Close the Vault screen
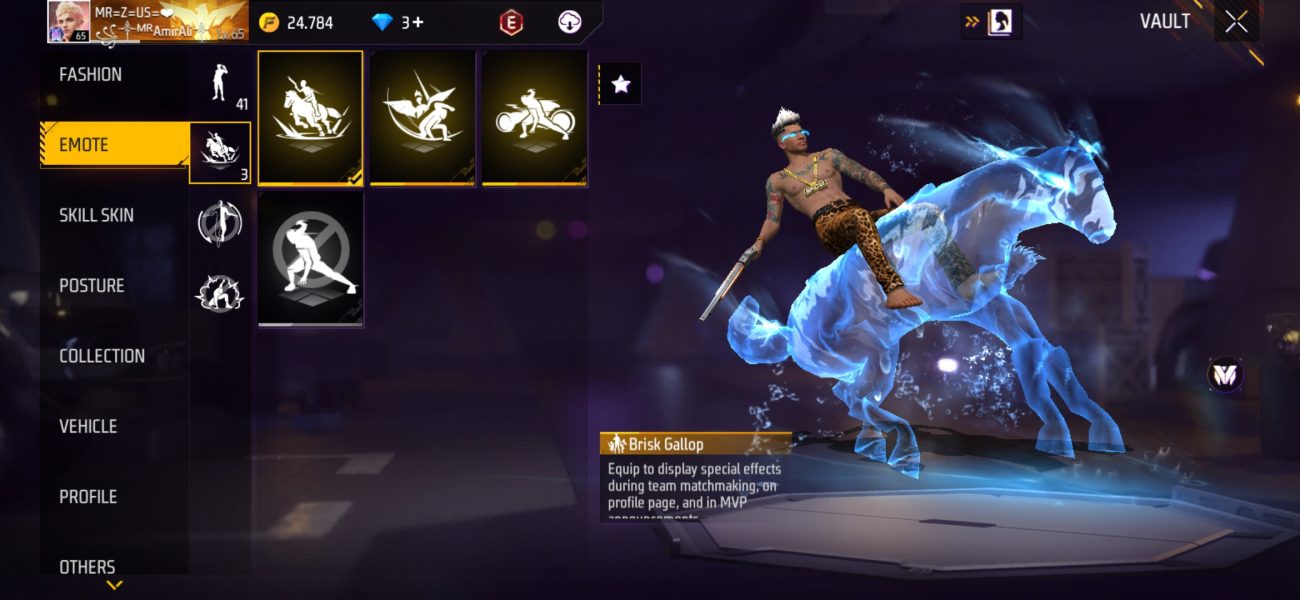The image size is (1300, 600). tap(1237, 22)
